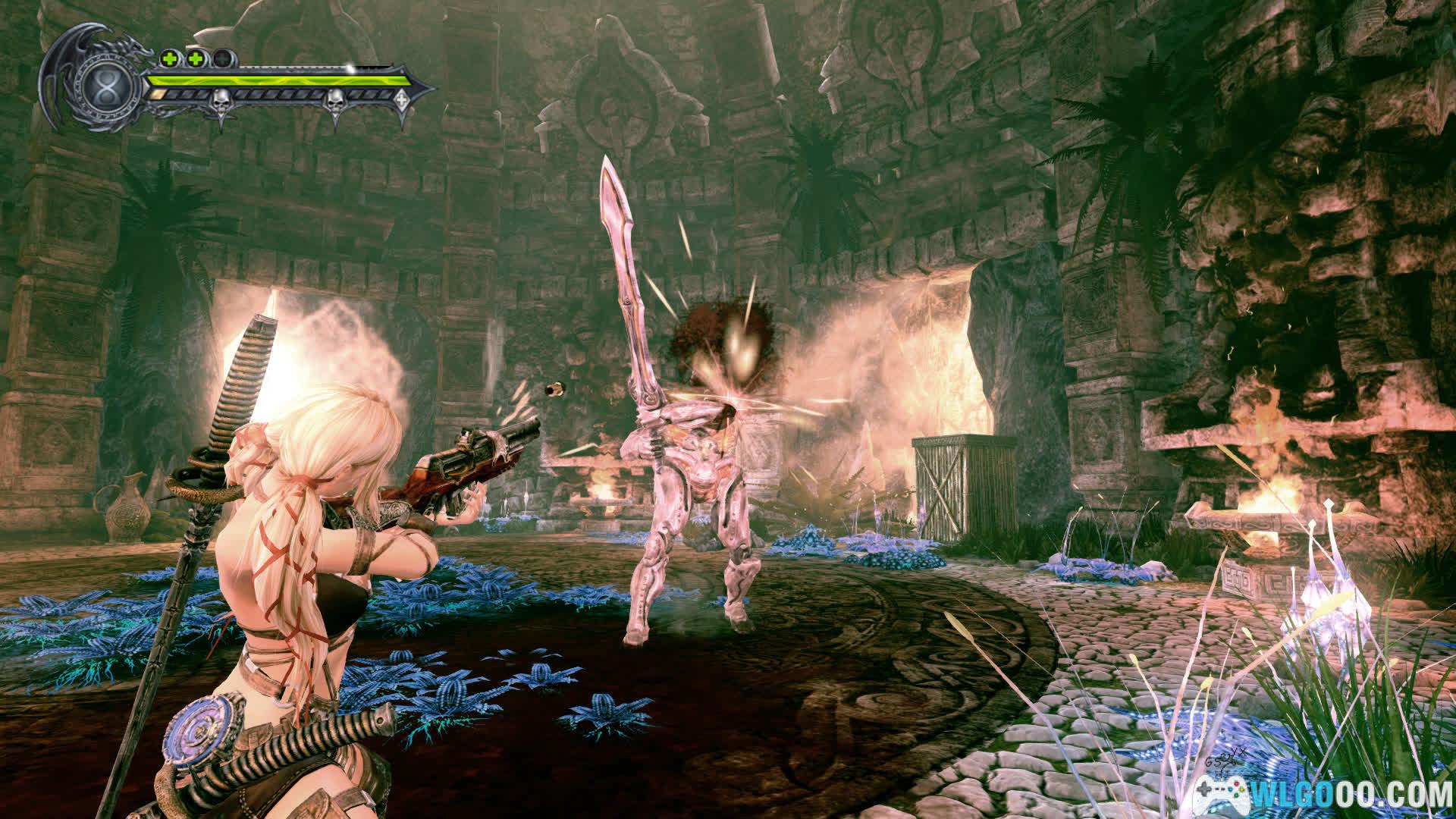
Task: Select the dimmed empty healing charge
Action: tap(222, 58)
